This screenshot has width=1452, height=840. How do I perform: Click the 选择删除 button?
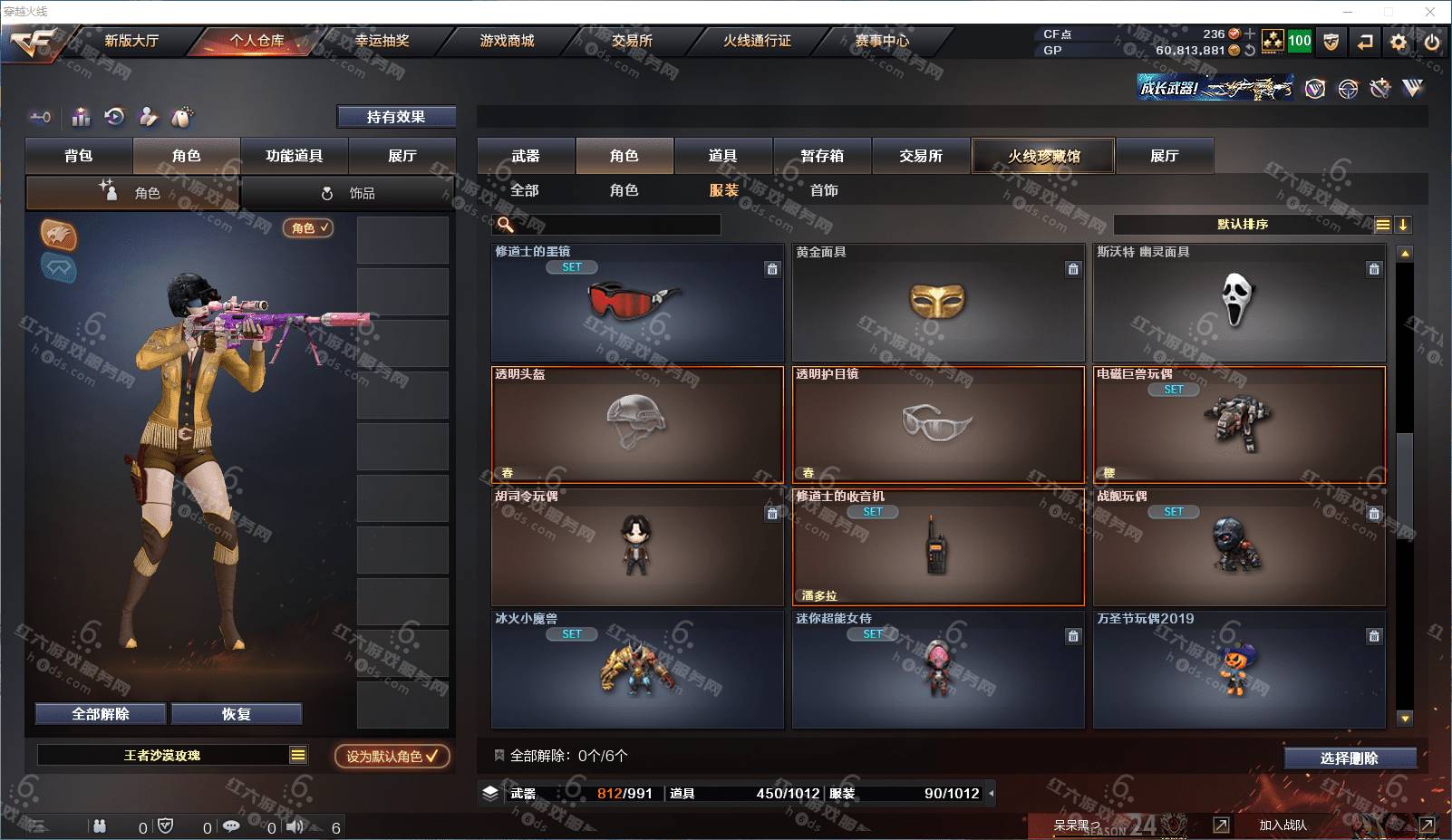pos(1350,758)
